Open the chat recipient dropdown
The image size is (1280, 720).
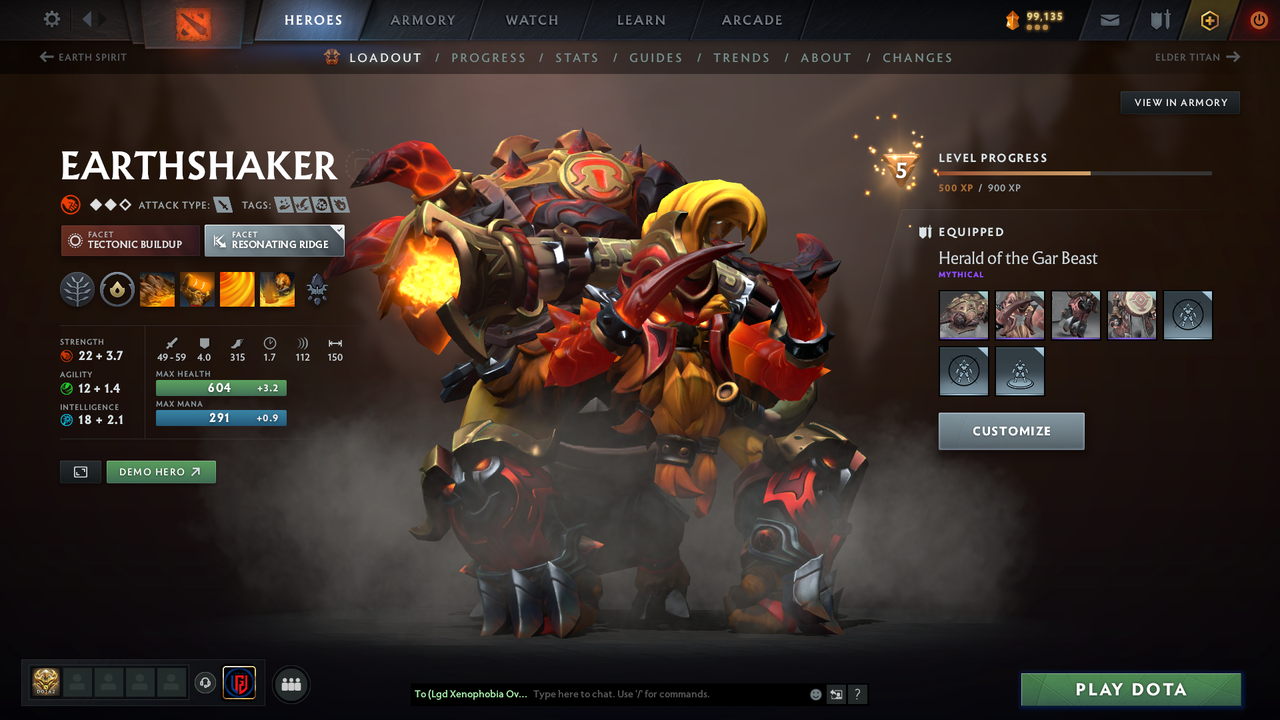[470, 693]
